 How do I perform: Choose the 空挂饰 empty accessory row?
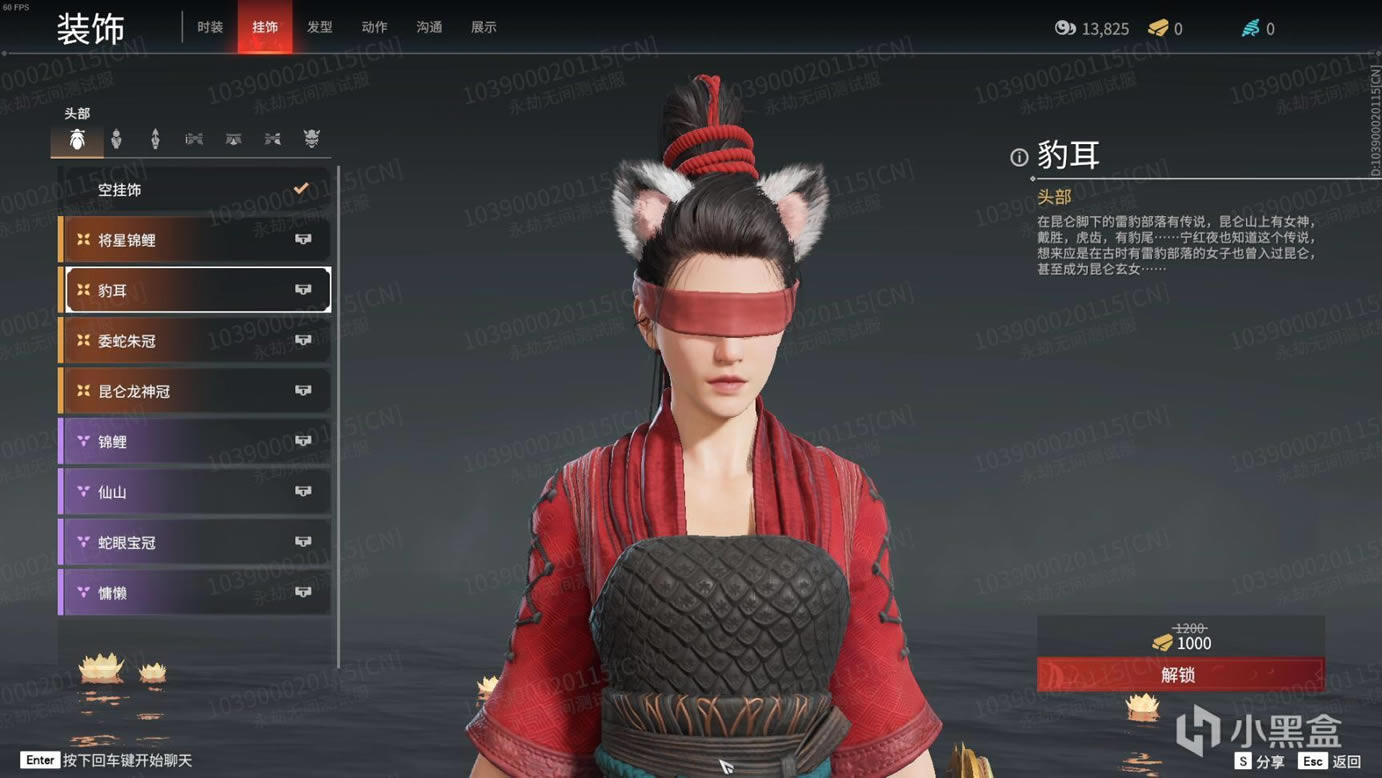coord(195,189)
